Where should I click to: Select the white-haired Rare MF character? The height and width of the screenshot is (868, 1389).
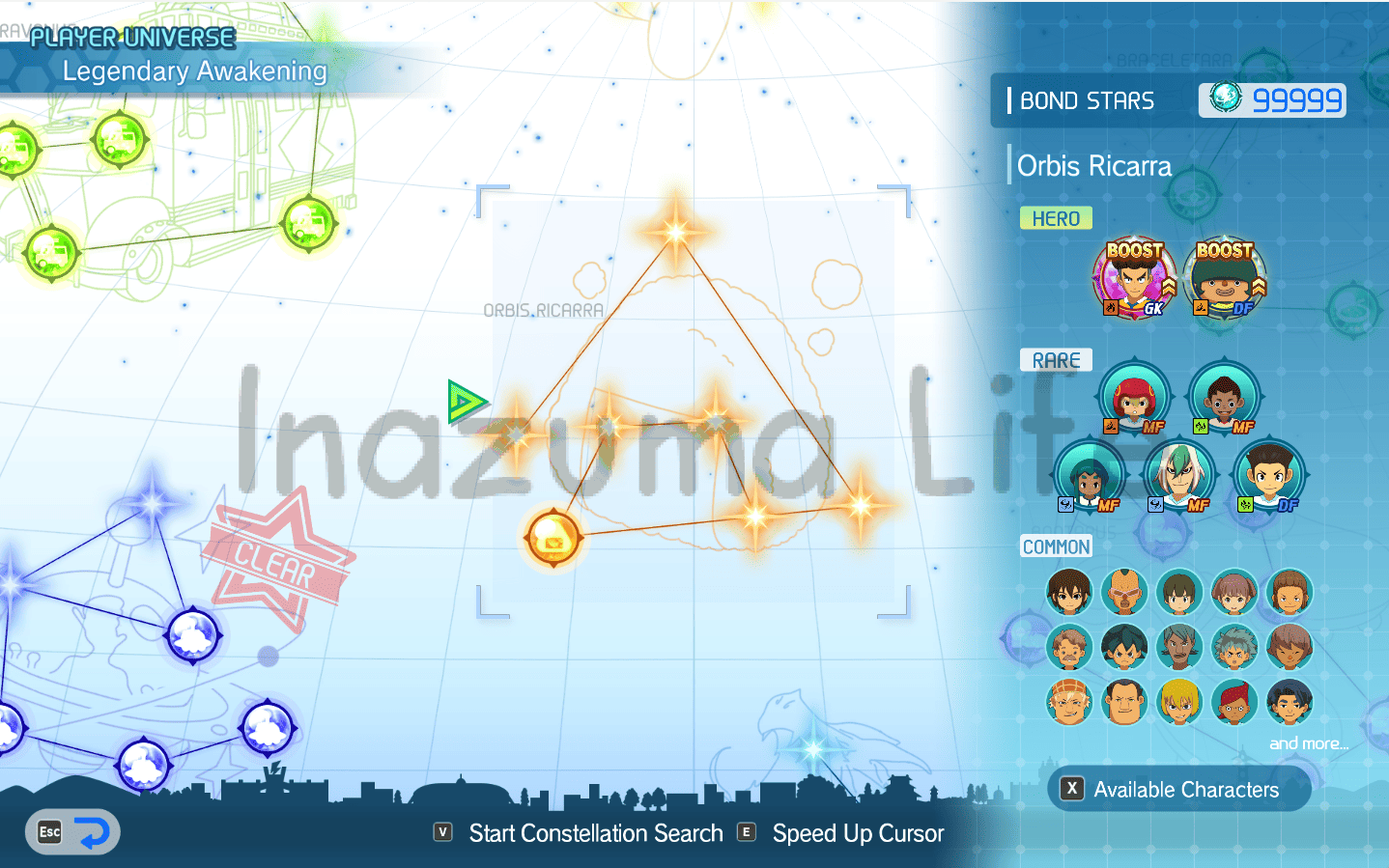1179,476
